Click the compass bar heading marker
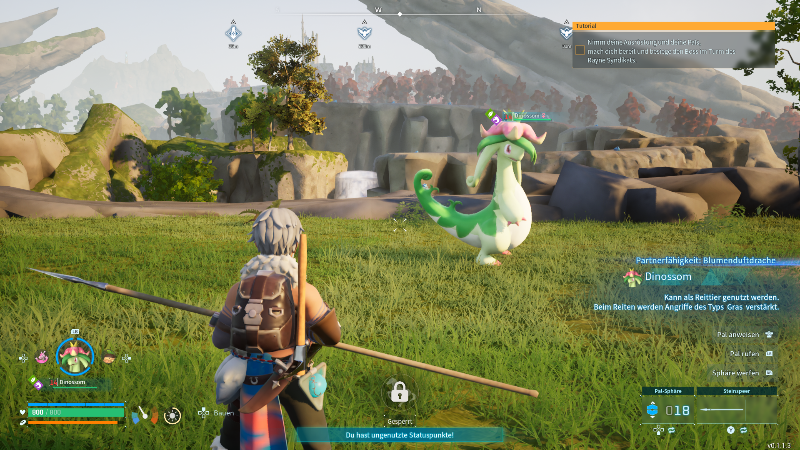This screenshot has height=450, width=800. tap(400, 14)
